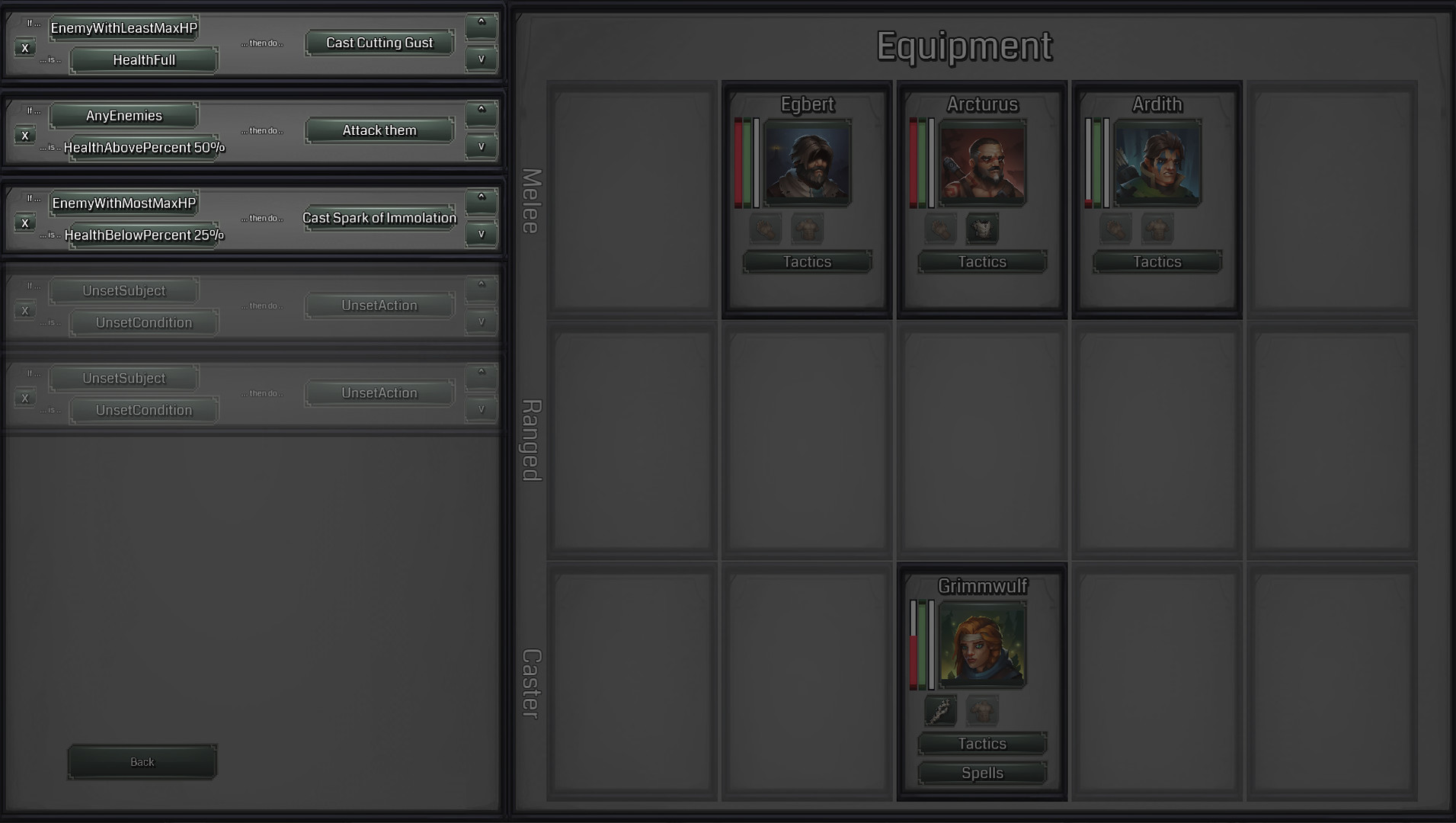Image resolution: width=1456 pixels, height=823 pixels.
Task: Open Grimmwulf's Spells list
Action: [982, 773]
